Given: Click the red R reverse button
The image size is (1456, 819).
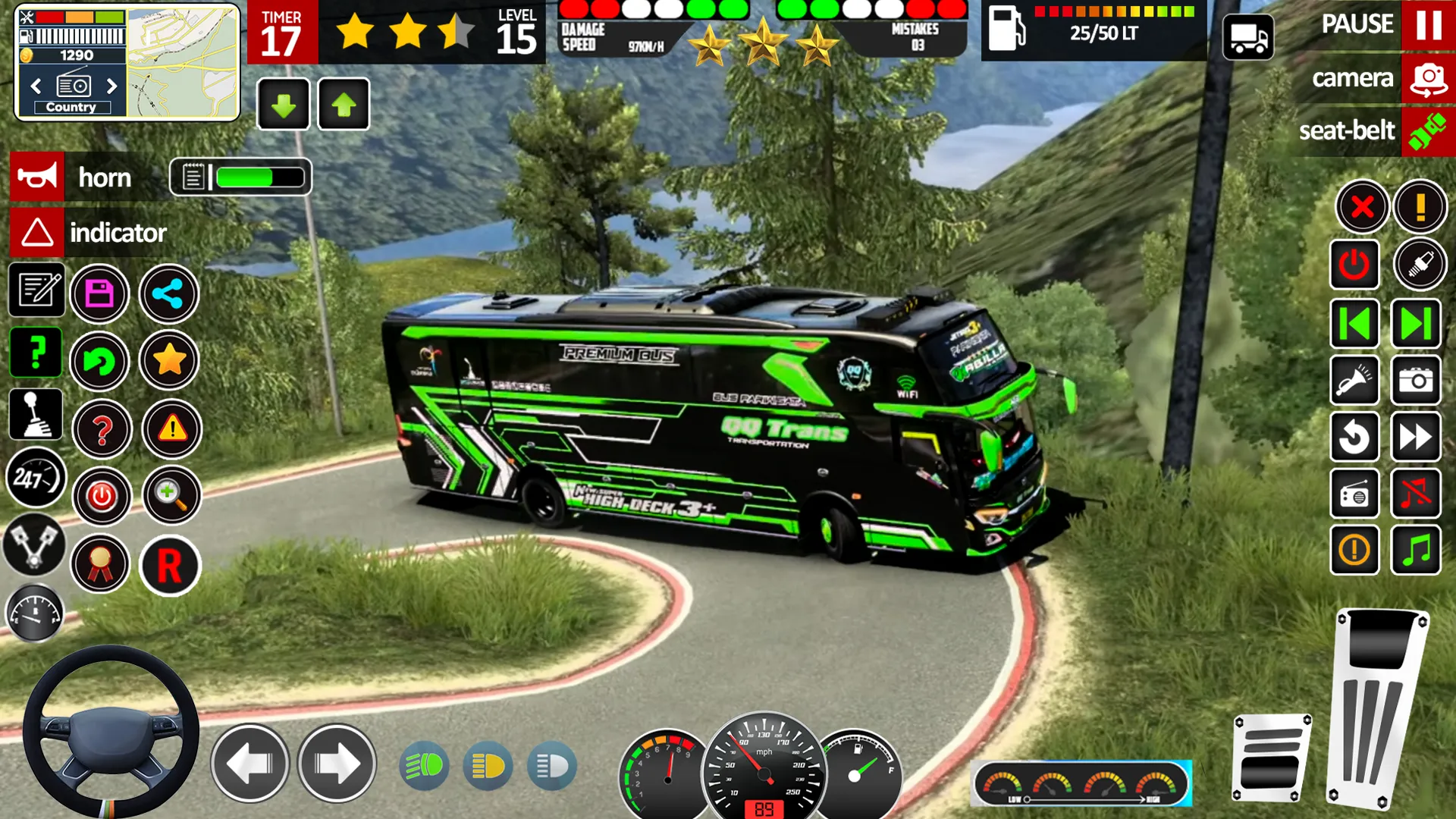Looking at the screenshot, I should point(169,566).
